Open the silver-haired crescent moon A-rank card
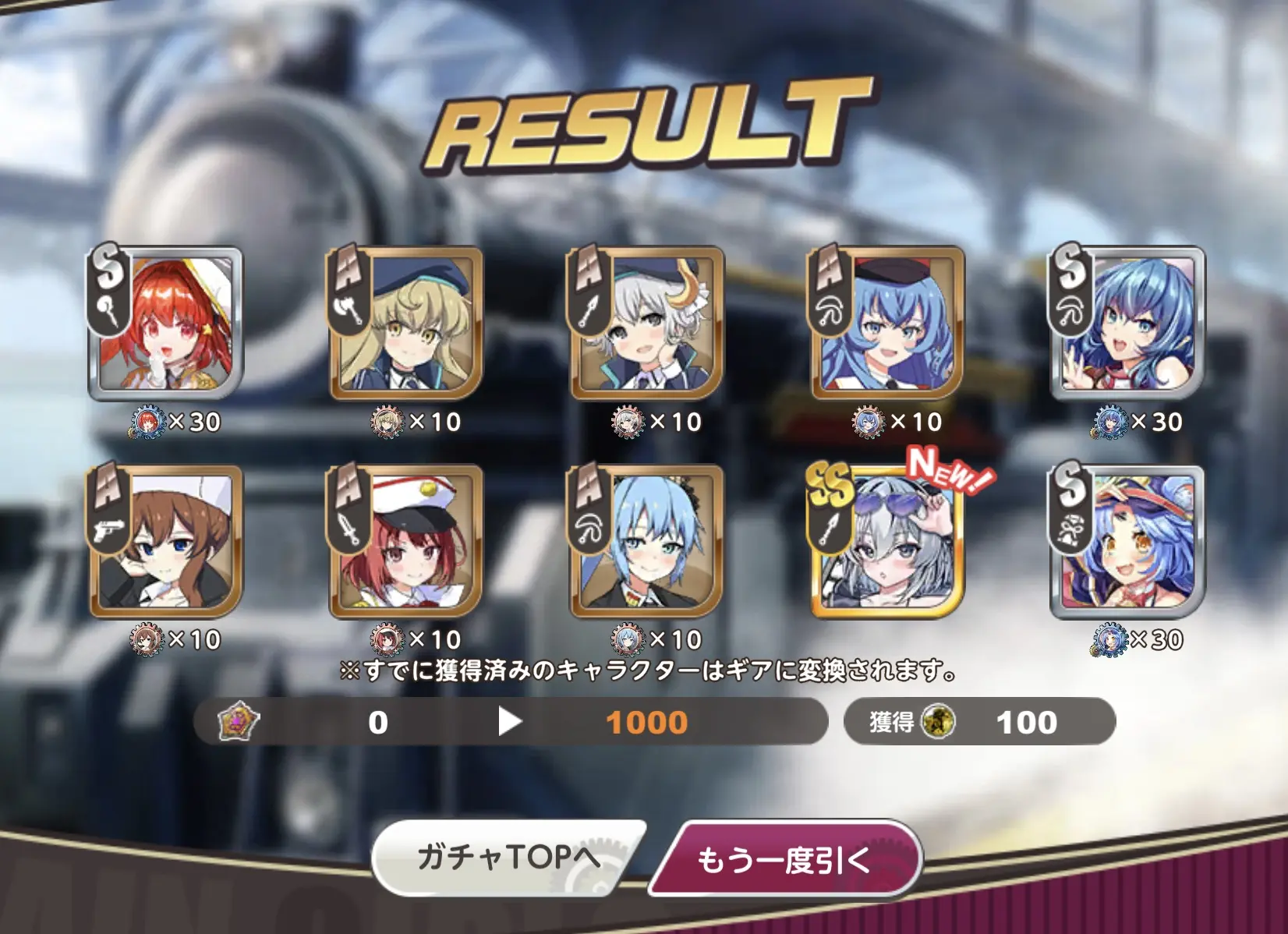The width and height of the screenshot is (1288, 934). point(646,324)
